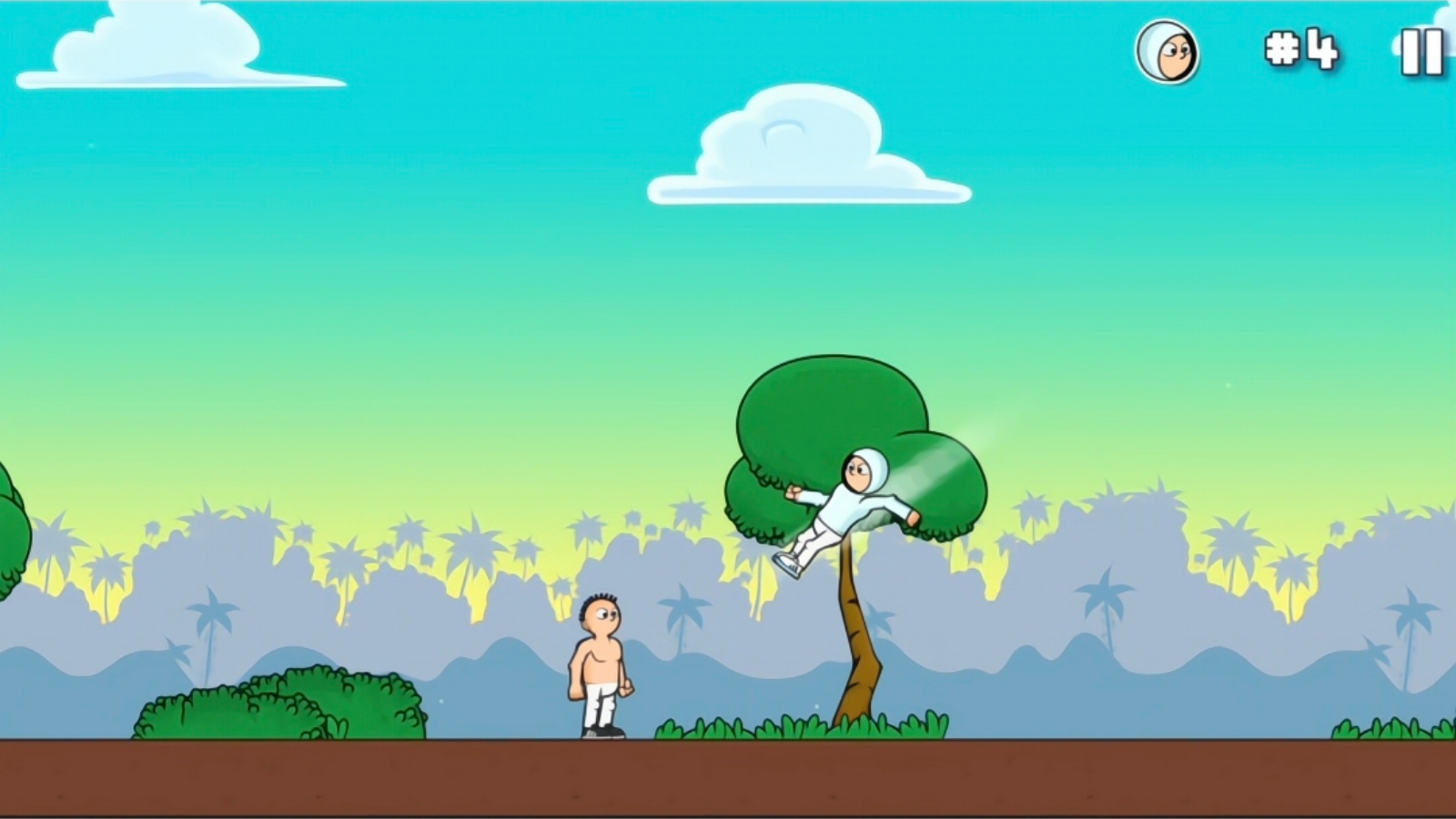Click the shirtless character on the ground
1456x819 pixels.
click(601, 664)
